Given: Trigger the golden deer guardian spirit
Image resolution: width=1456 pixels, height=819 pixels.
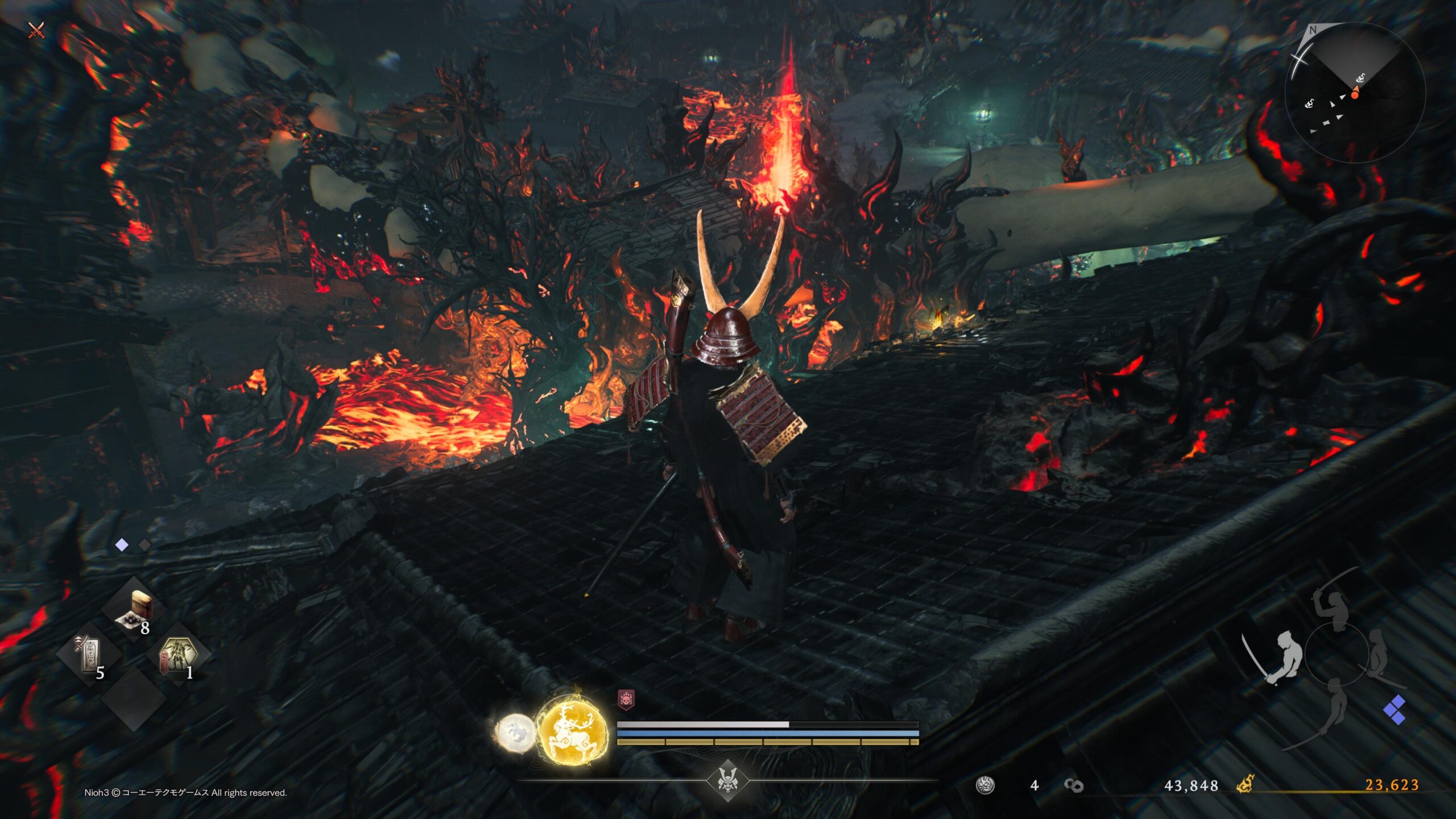Looking at the screenshot, I should (x=572, y=730).
